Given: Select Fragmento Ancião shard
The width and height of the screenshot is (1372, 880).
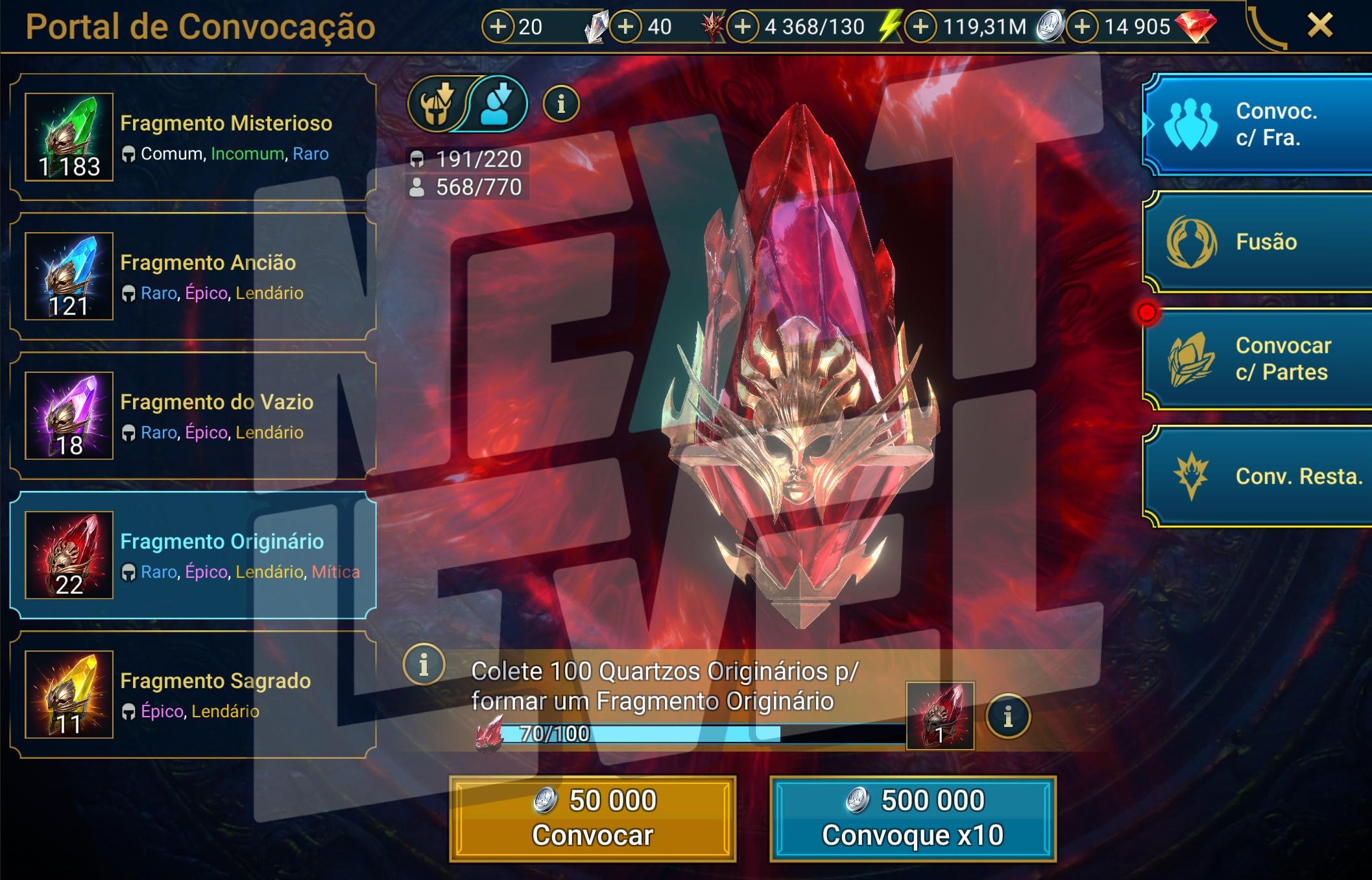Looking at the screenshot, I should 193,277.
